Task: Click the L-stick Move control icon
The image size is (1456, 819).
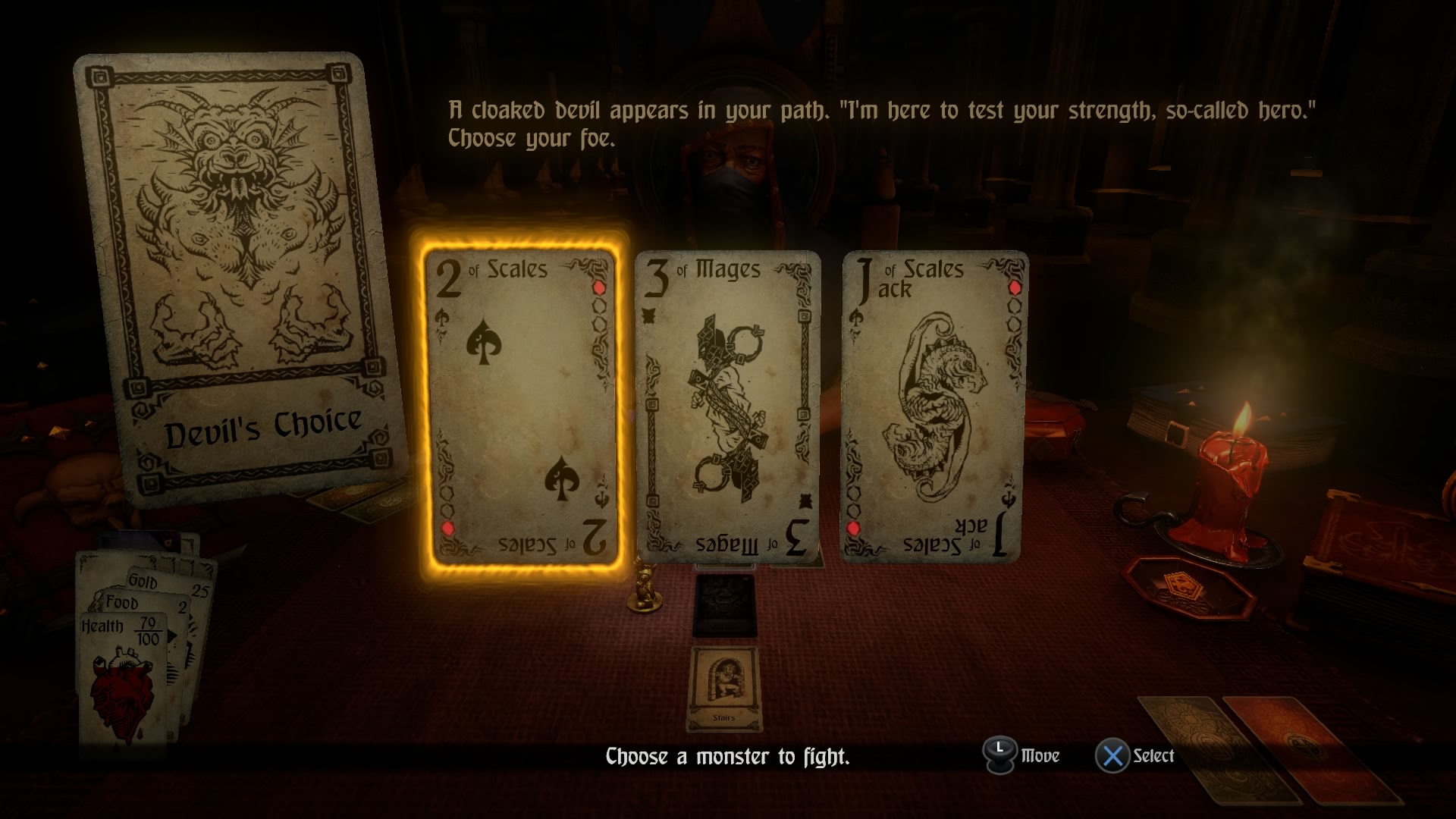Action: click(x=999, y=755)
